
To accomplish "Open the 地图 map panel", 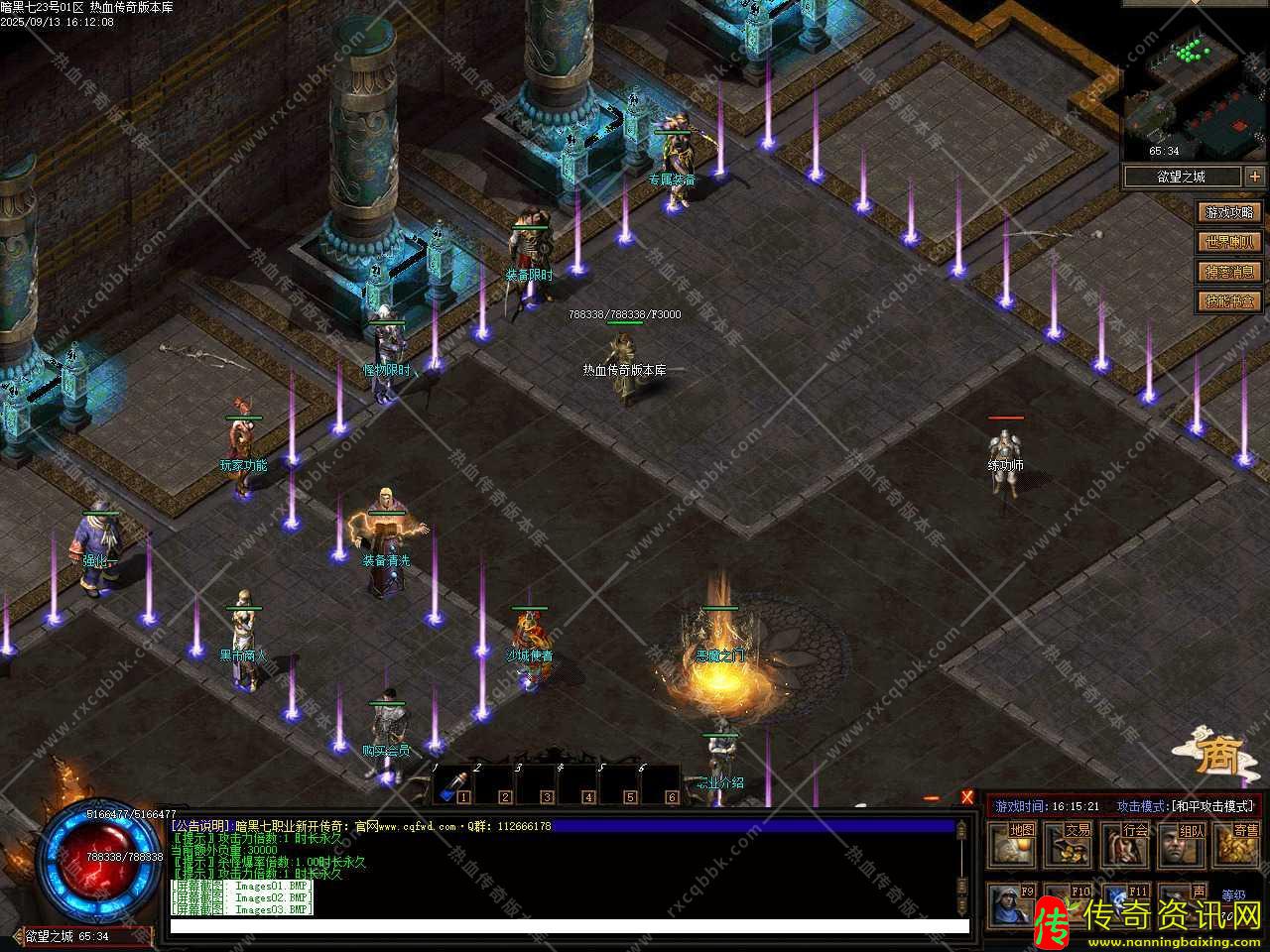I will point(1014,844).
